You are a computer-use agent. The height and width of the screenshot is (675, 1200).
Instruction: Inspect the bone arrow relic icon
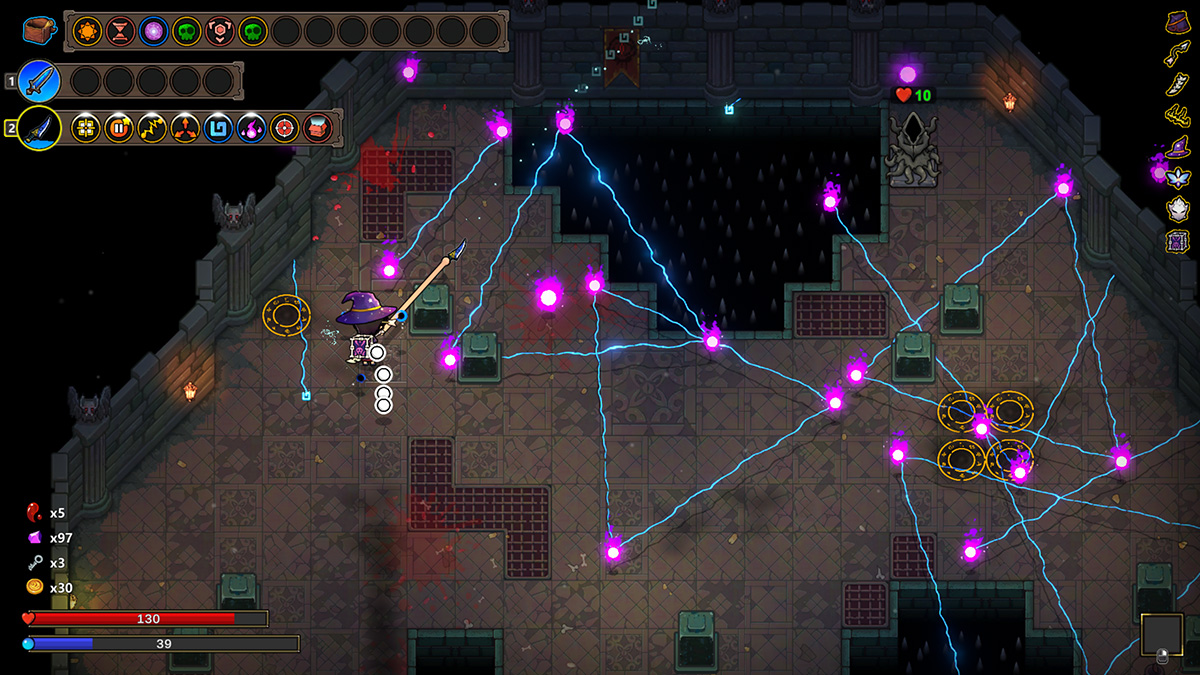tap(1177, 54)
